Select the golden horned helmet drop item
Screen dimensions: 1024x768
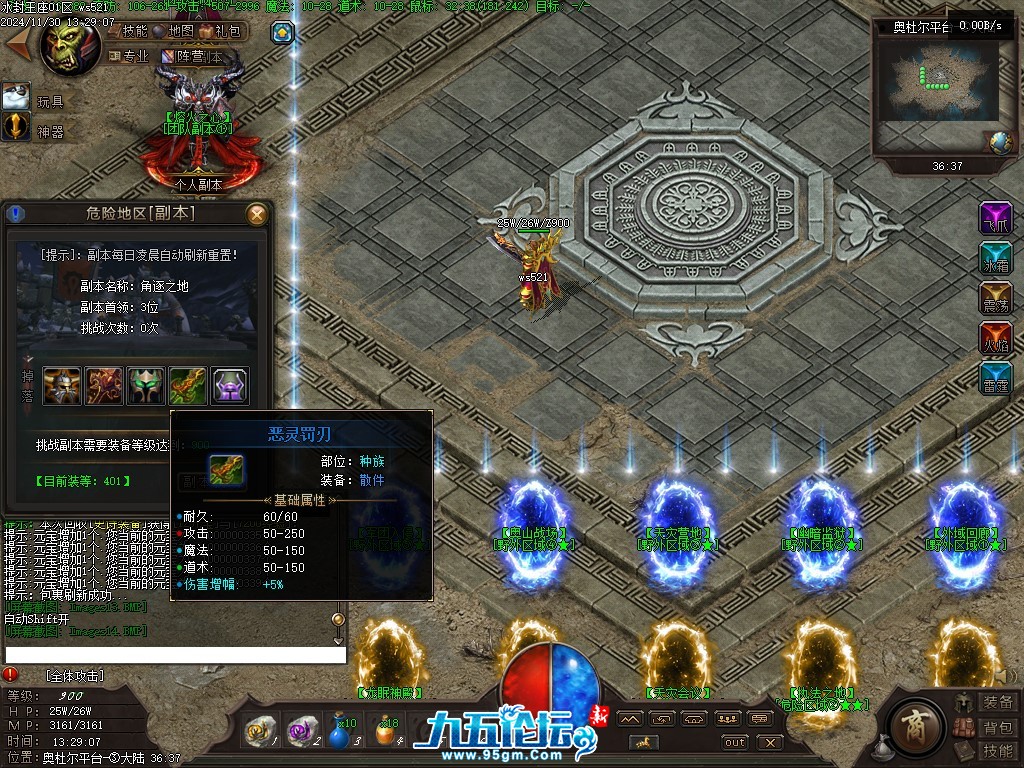point(62,386)
